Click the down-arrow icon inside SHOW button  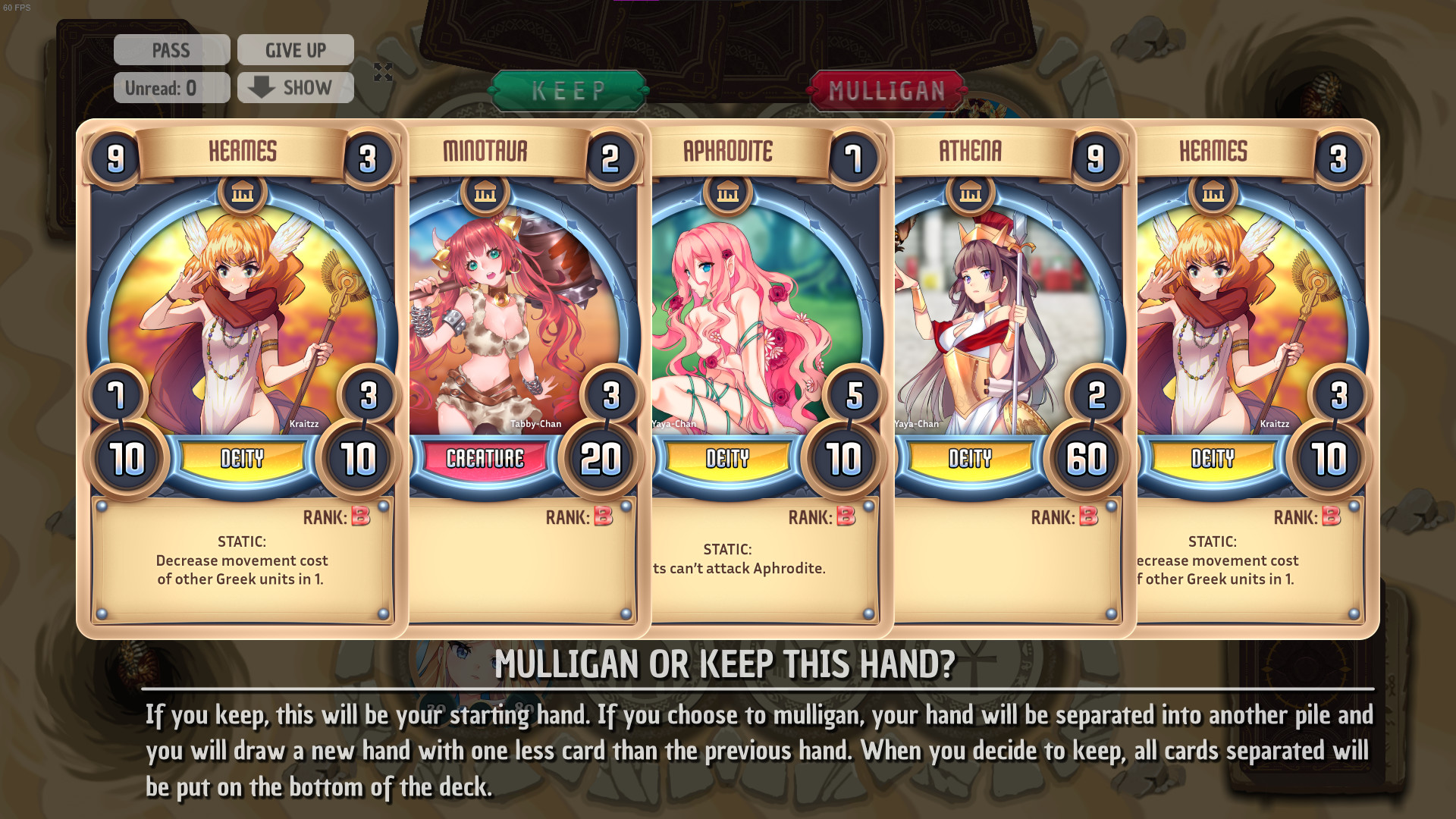click(262, 87)
